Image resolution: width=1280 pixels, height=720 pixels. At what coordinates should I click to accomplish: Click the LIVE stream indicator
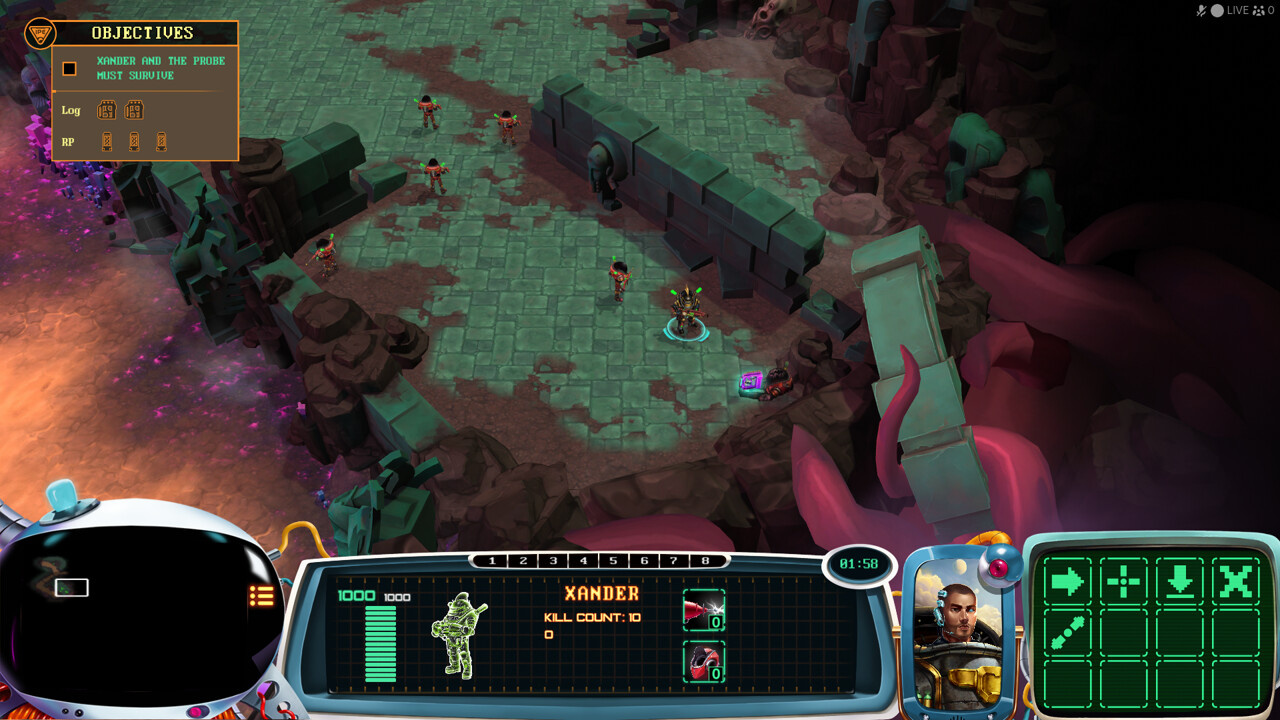tap(1237, 10)
